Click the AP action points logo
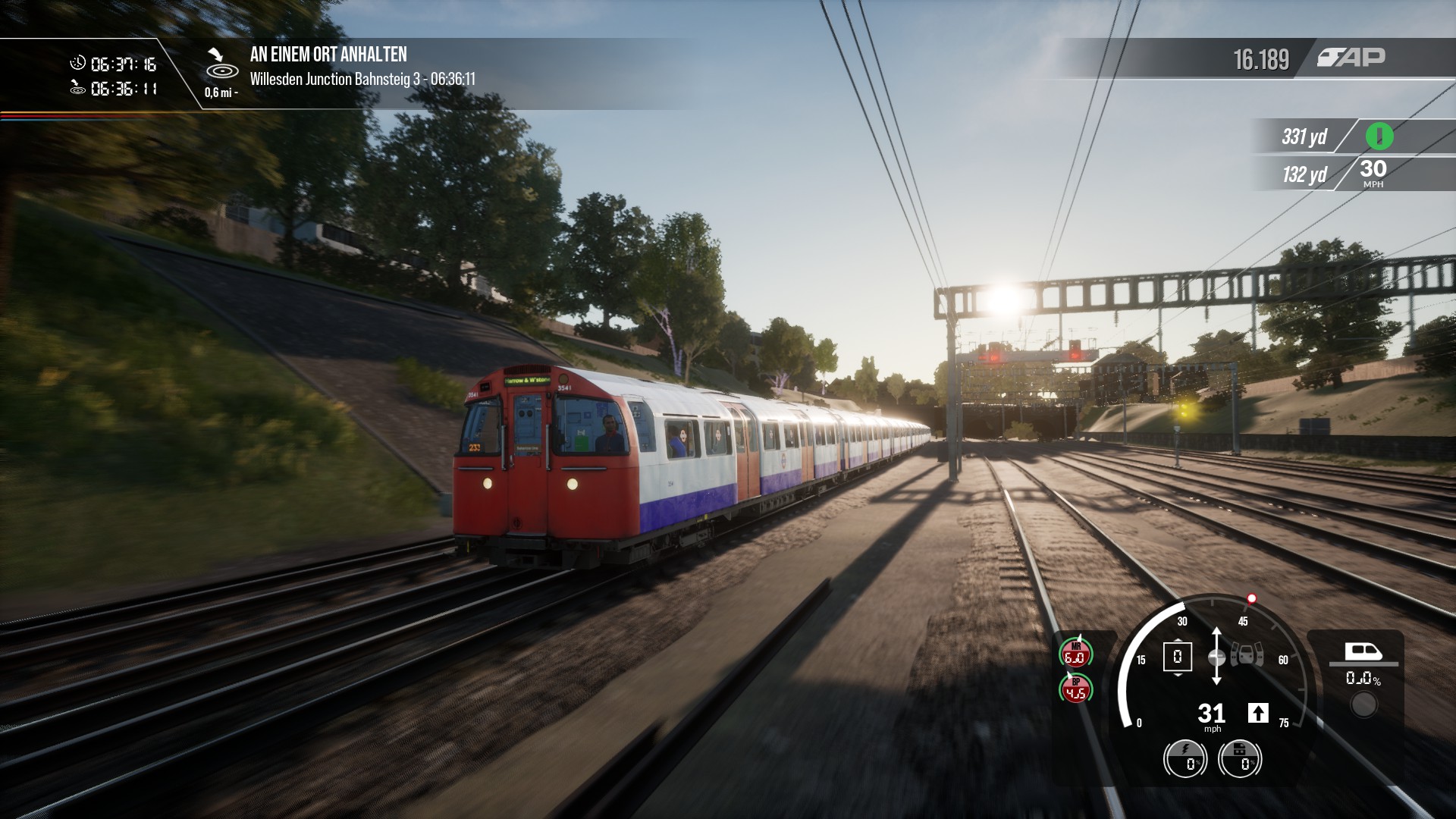Viewport: 1456px width, 819px height. point(1351,58)
